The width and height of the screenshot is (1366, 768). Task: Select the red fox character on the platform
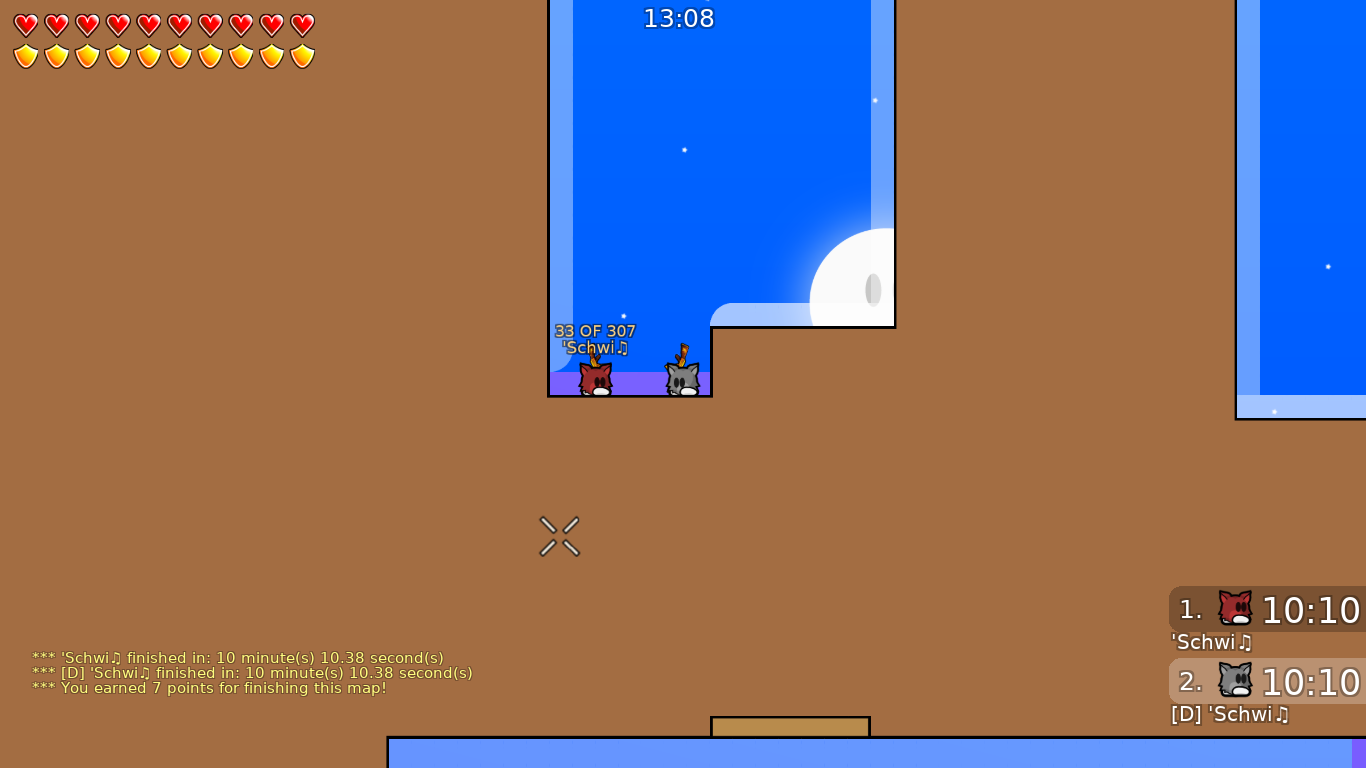click(x=597, y=377)
